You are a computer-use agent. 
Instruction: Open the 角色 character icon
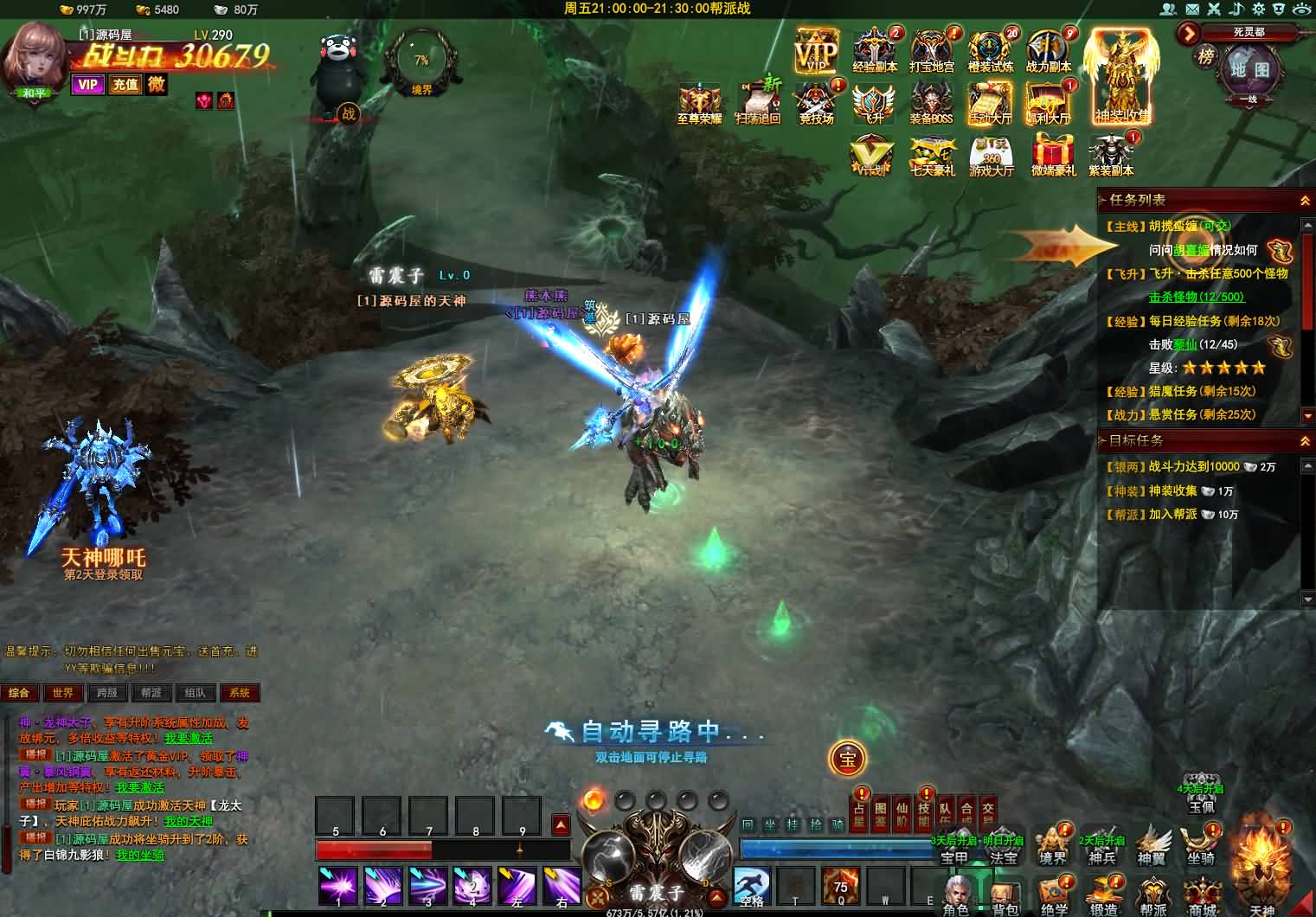[956, 897]
